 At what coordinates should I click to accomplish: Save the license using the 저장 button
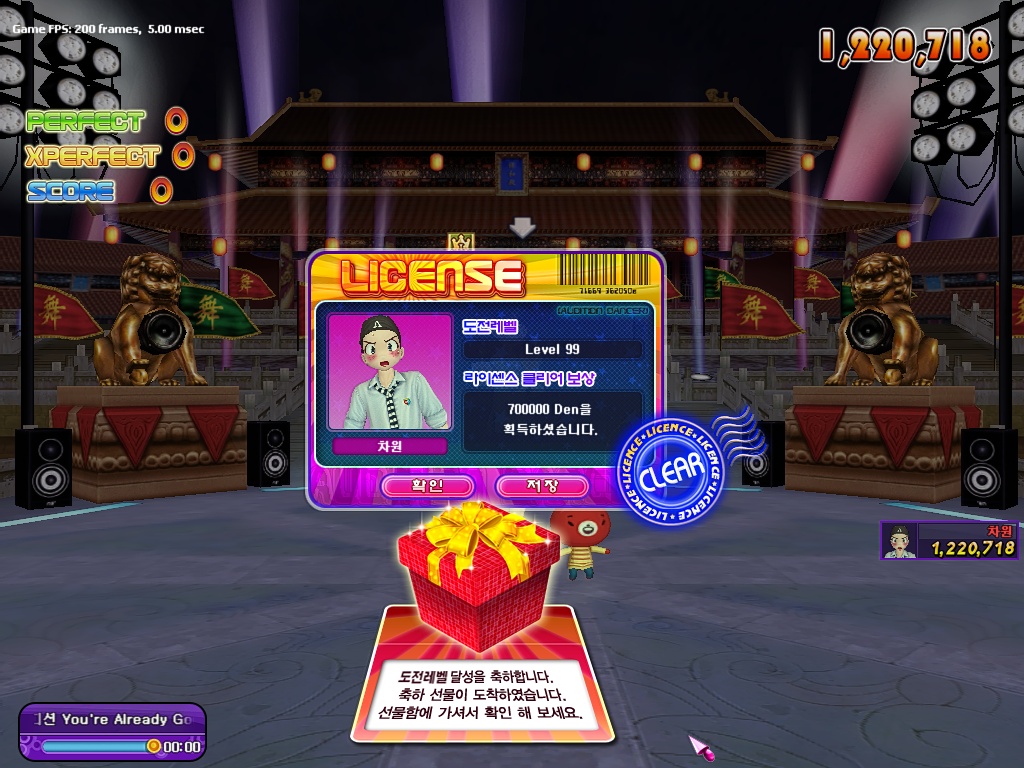pos(541,486)
